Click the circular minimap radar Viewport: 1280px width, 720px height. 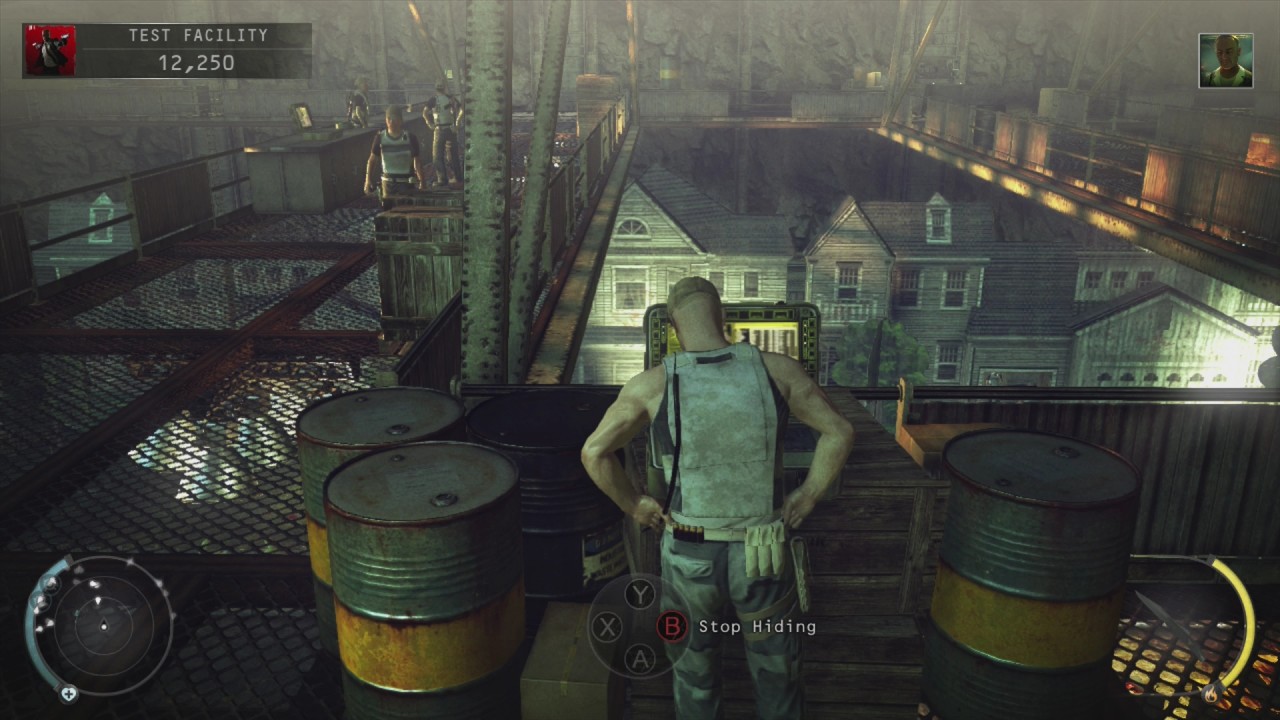[x=103, y=626]
